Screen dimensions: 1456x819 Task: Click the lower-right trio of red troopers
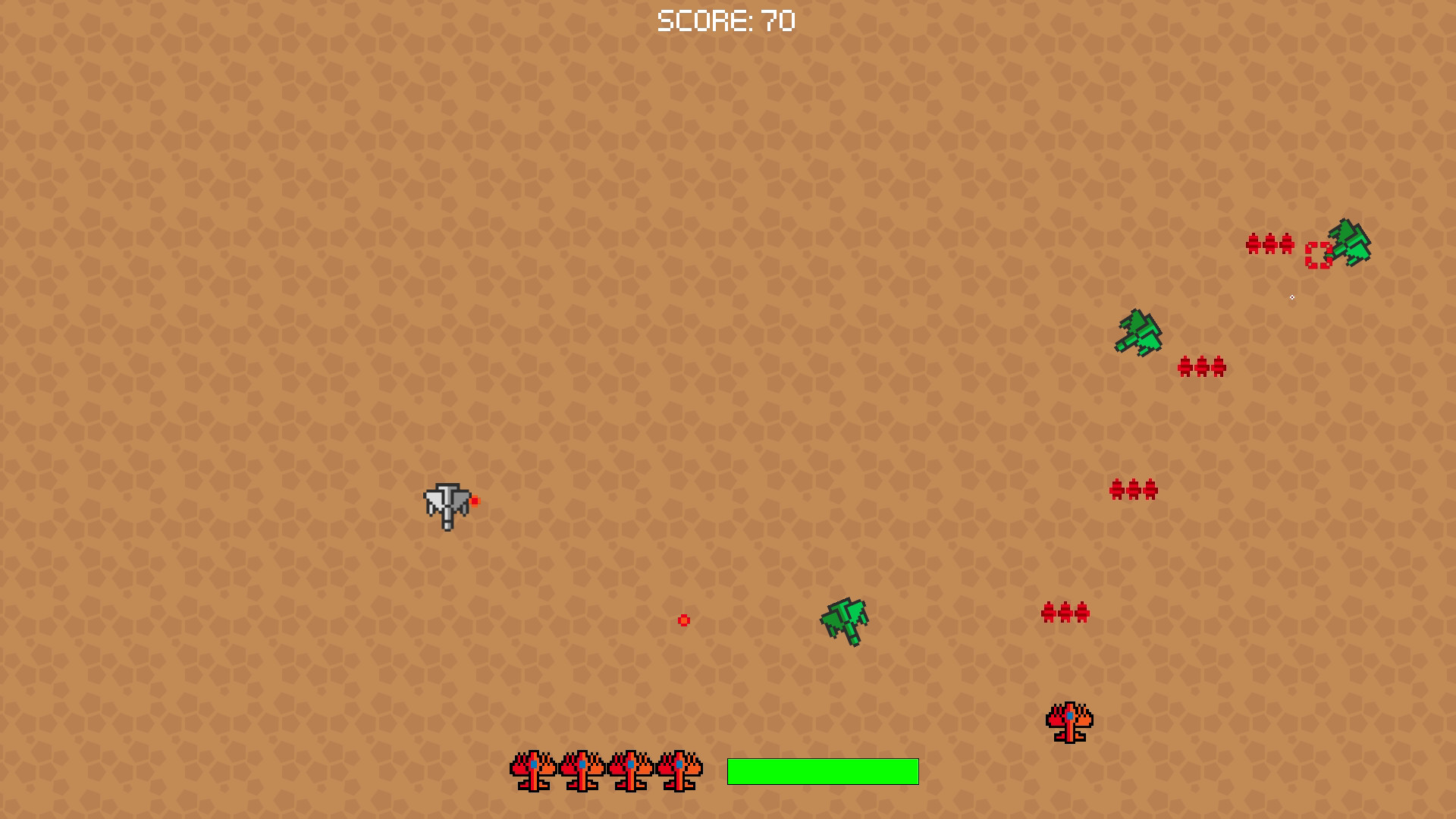tap(1065, 610)
